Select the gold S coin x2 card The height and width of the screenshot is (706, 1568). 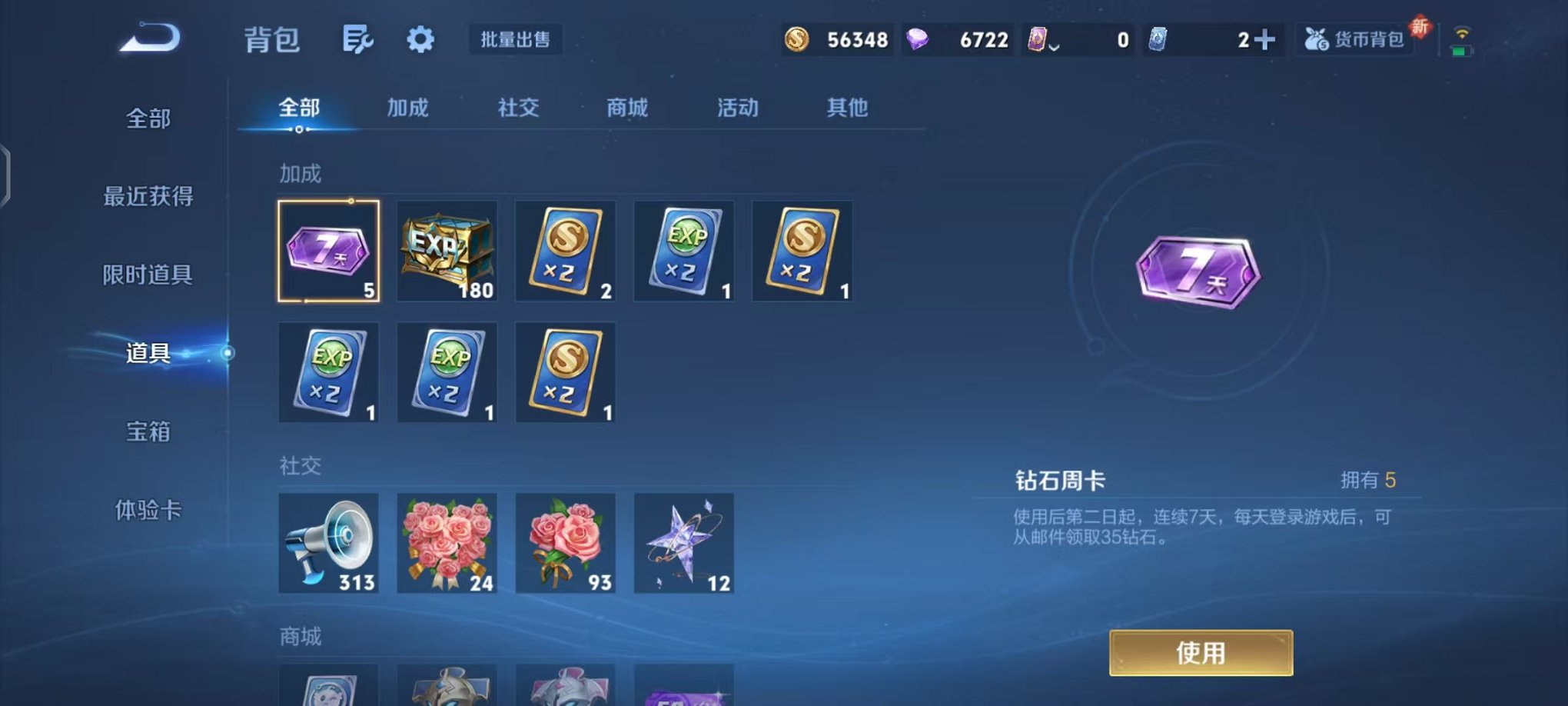click(x=565, y=251)
